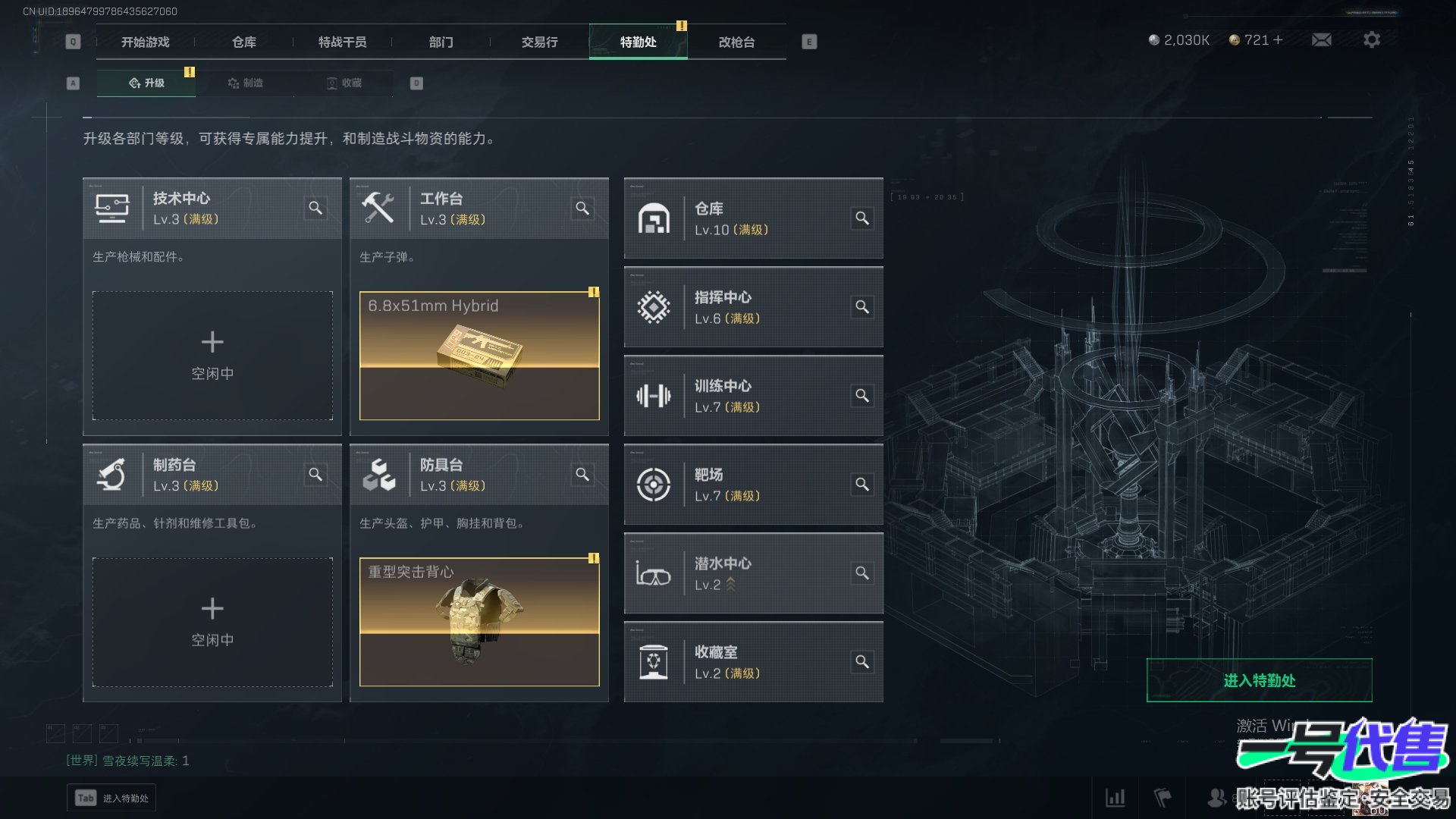Click the green 进入特勤处 button
The height and width of the screenshot is (819, 1456).
tap(1259, 680)
